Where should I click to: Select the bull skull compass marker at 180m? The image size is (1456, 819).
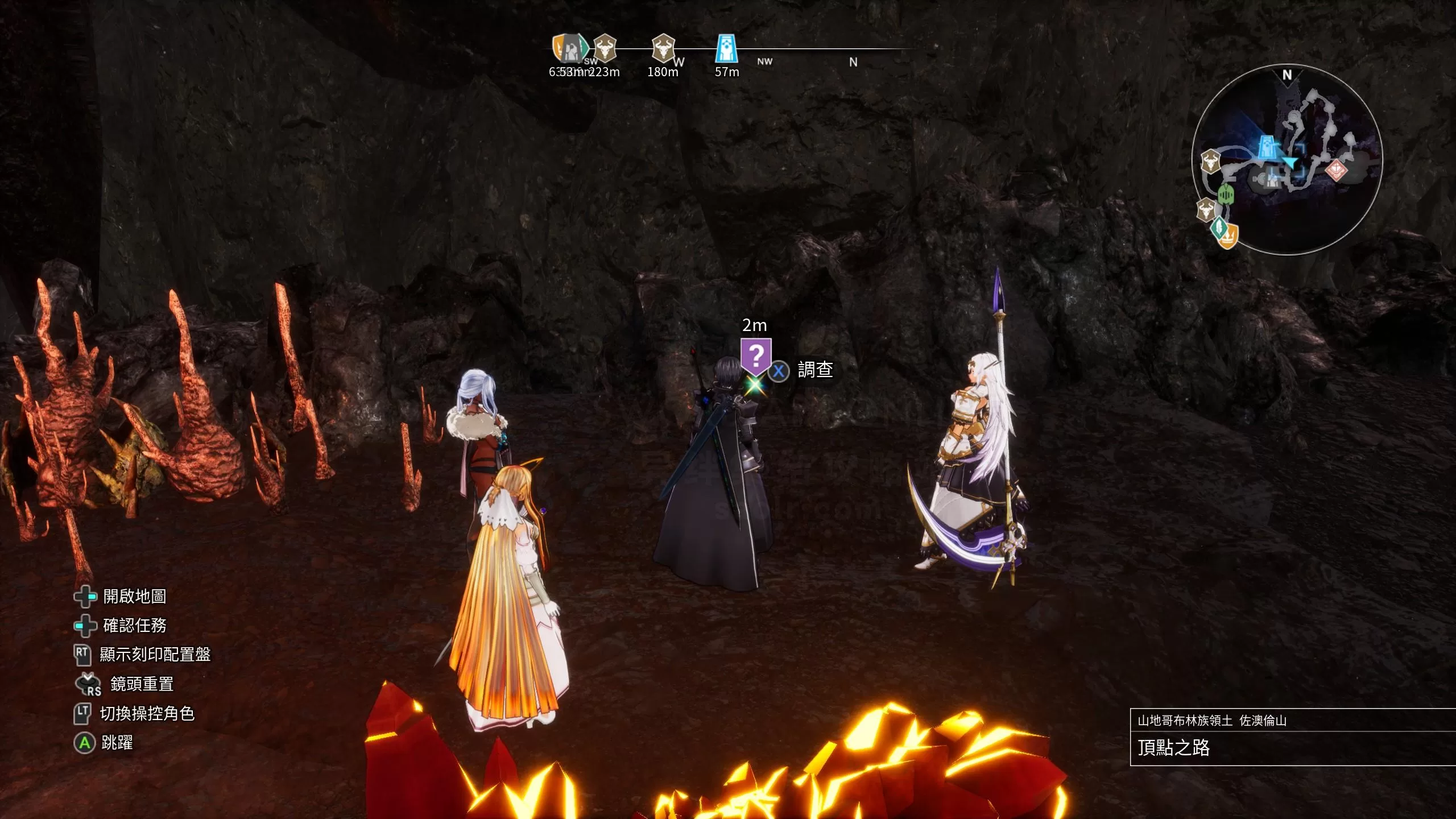pos(663,48)
